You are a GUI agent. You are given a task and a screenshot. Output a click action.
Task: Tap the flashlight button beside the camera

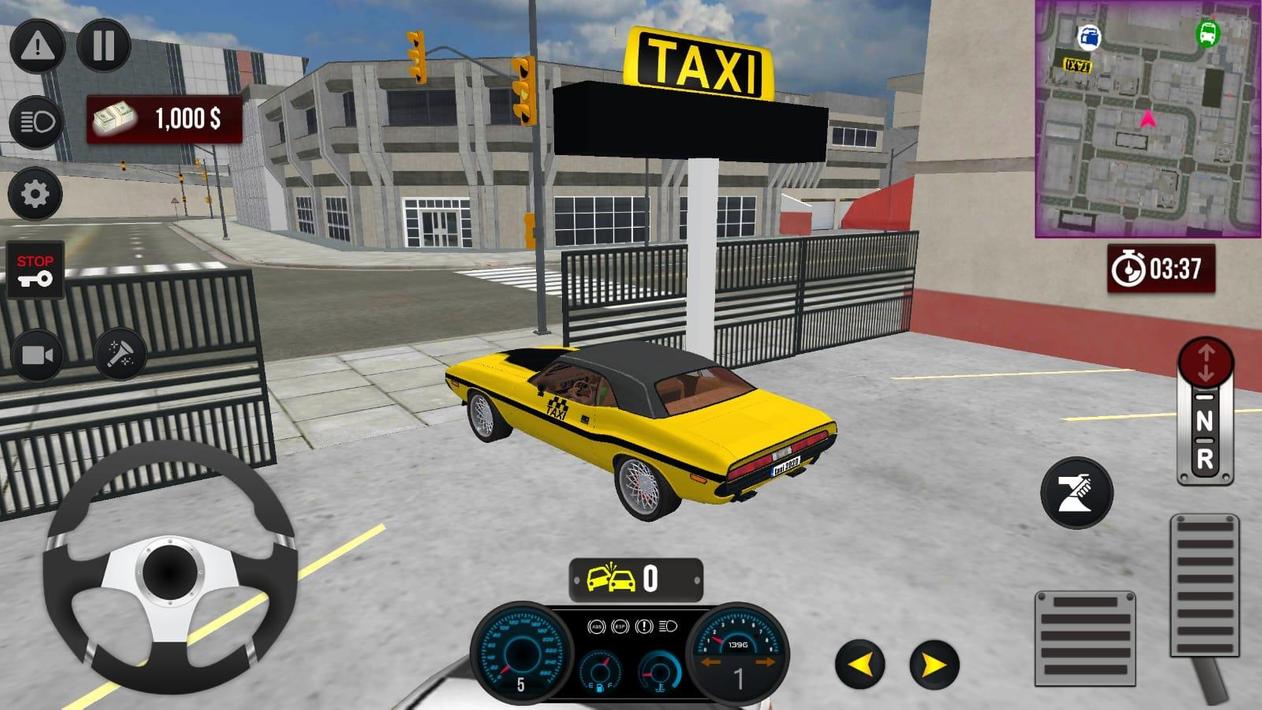pyautogui.click(x=121, y=353)
